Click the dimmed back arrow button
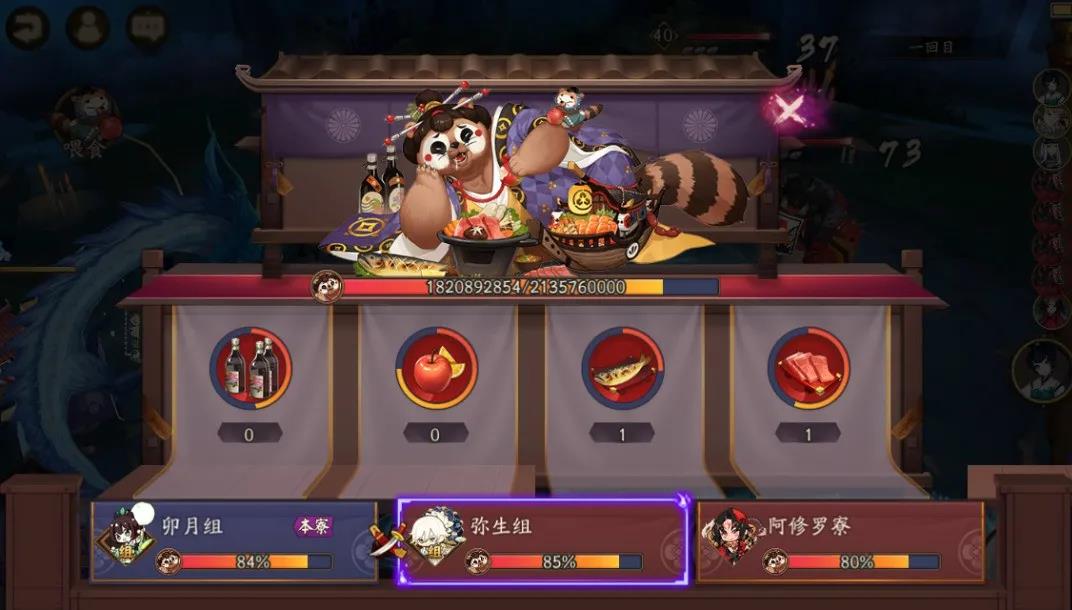Viewport: 1072px width, 610px height. pos(28,27)
